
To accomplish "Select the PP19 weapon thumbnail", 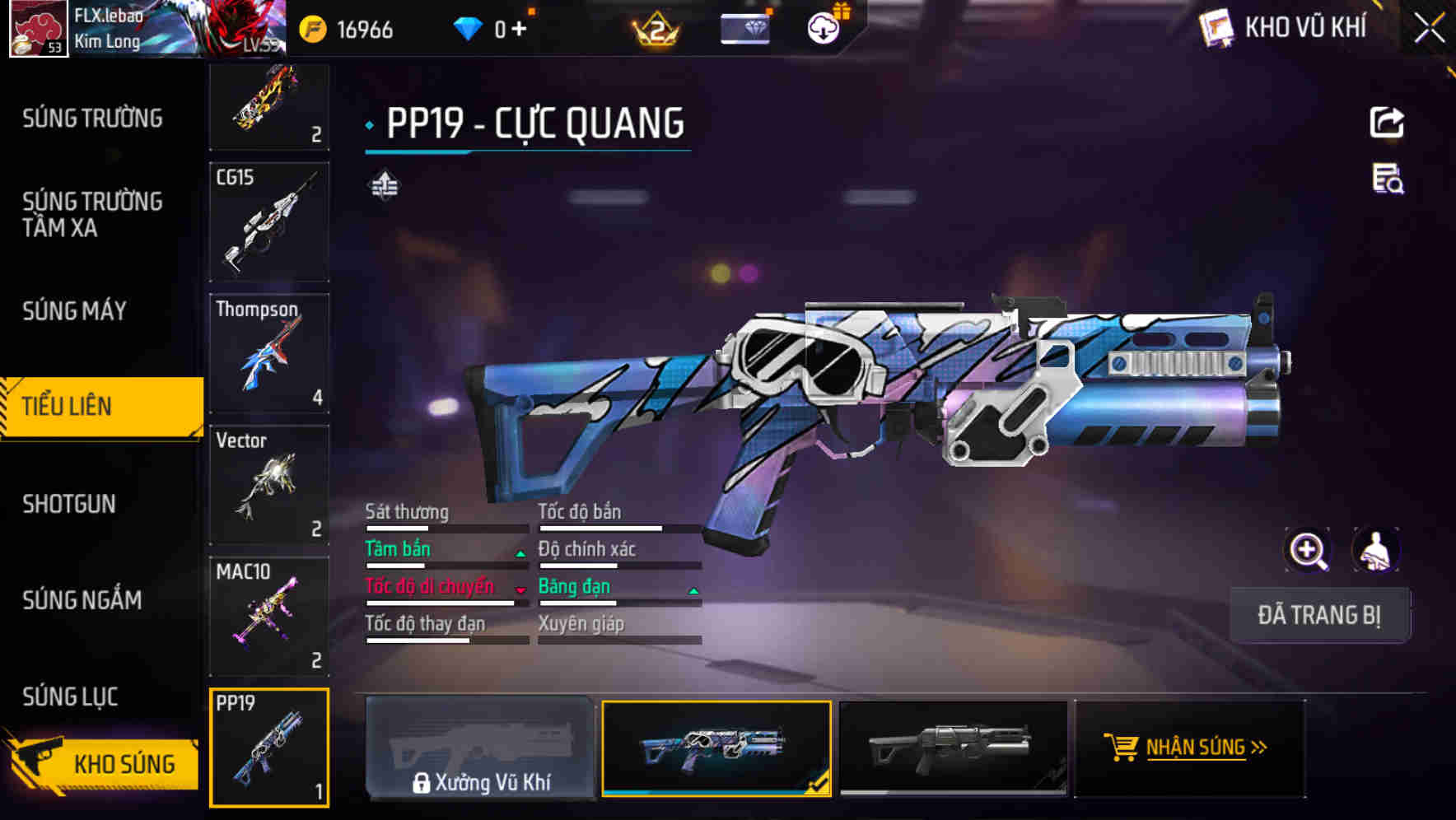I will tap(269, 748).
